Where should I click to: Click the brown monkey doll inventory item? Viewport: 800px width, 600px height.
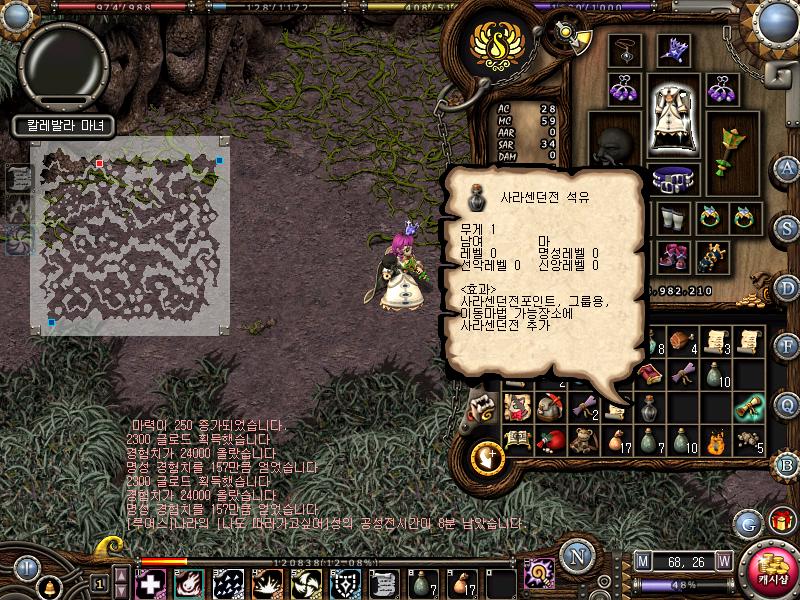pos(583,438)
